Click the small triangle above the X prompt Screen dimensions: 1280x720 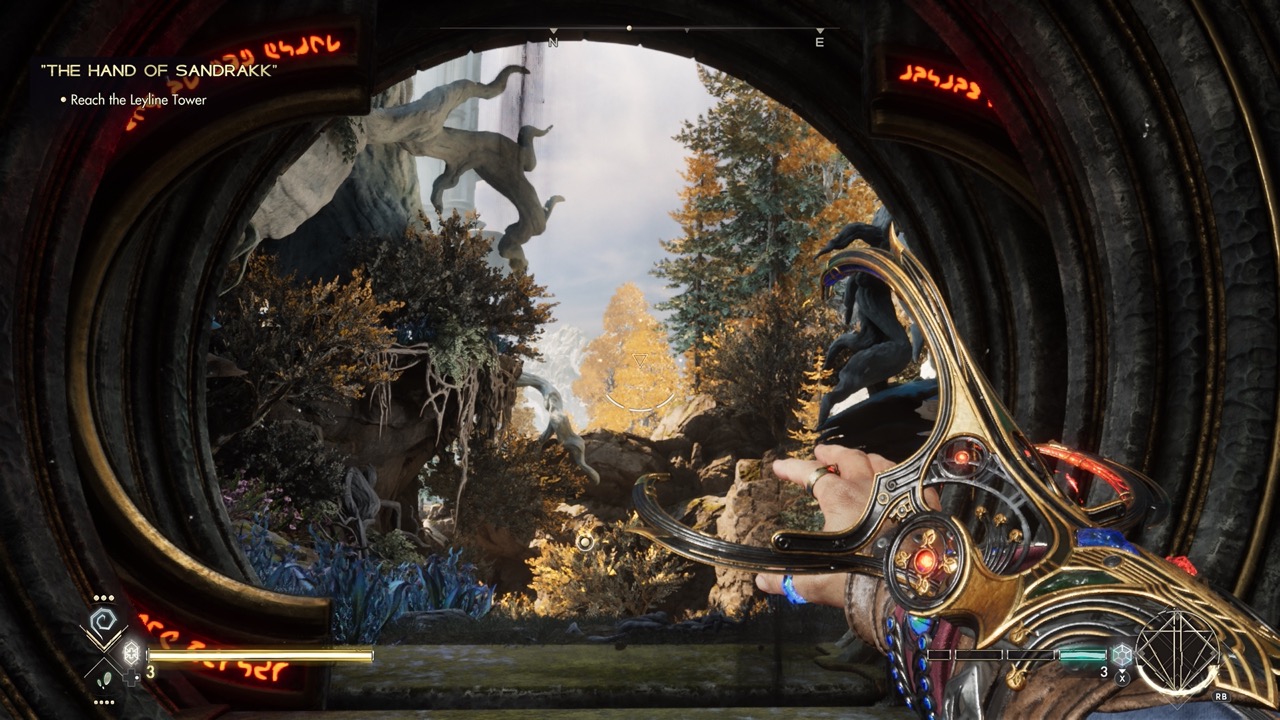(x=1122, y=671)
